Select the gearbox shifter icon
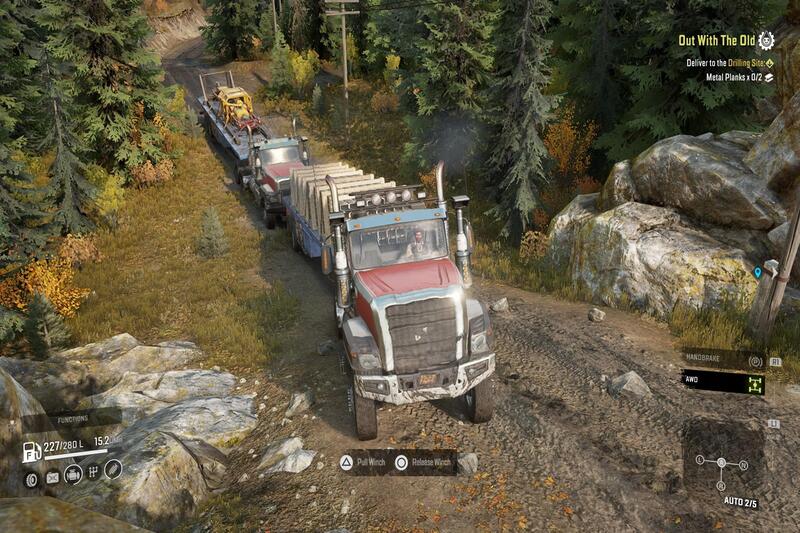Screen dimensions: 800x533 [x=93, y=471]
